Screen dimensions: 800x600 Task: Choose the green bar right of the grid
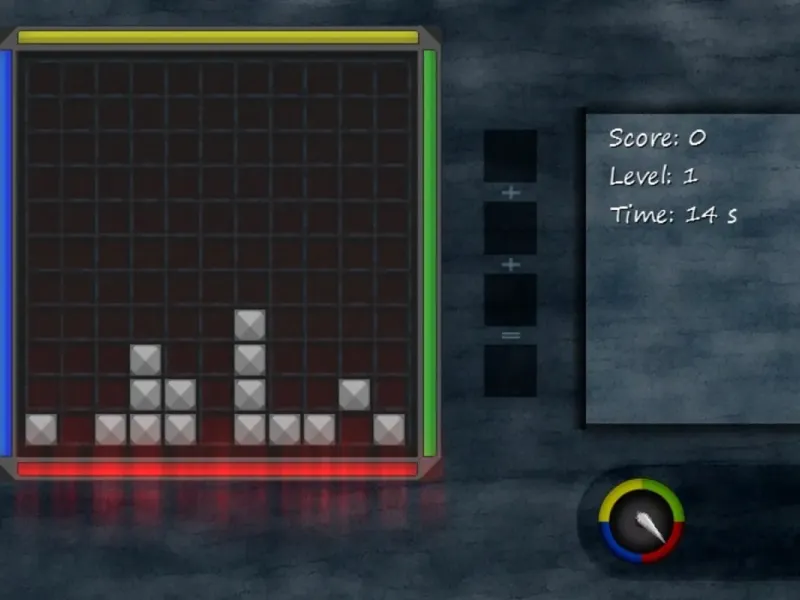(x=430, y=252)
